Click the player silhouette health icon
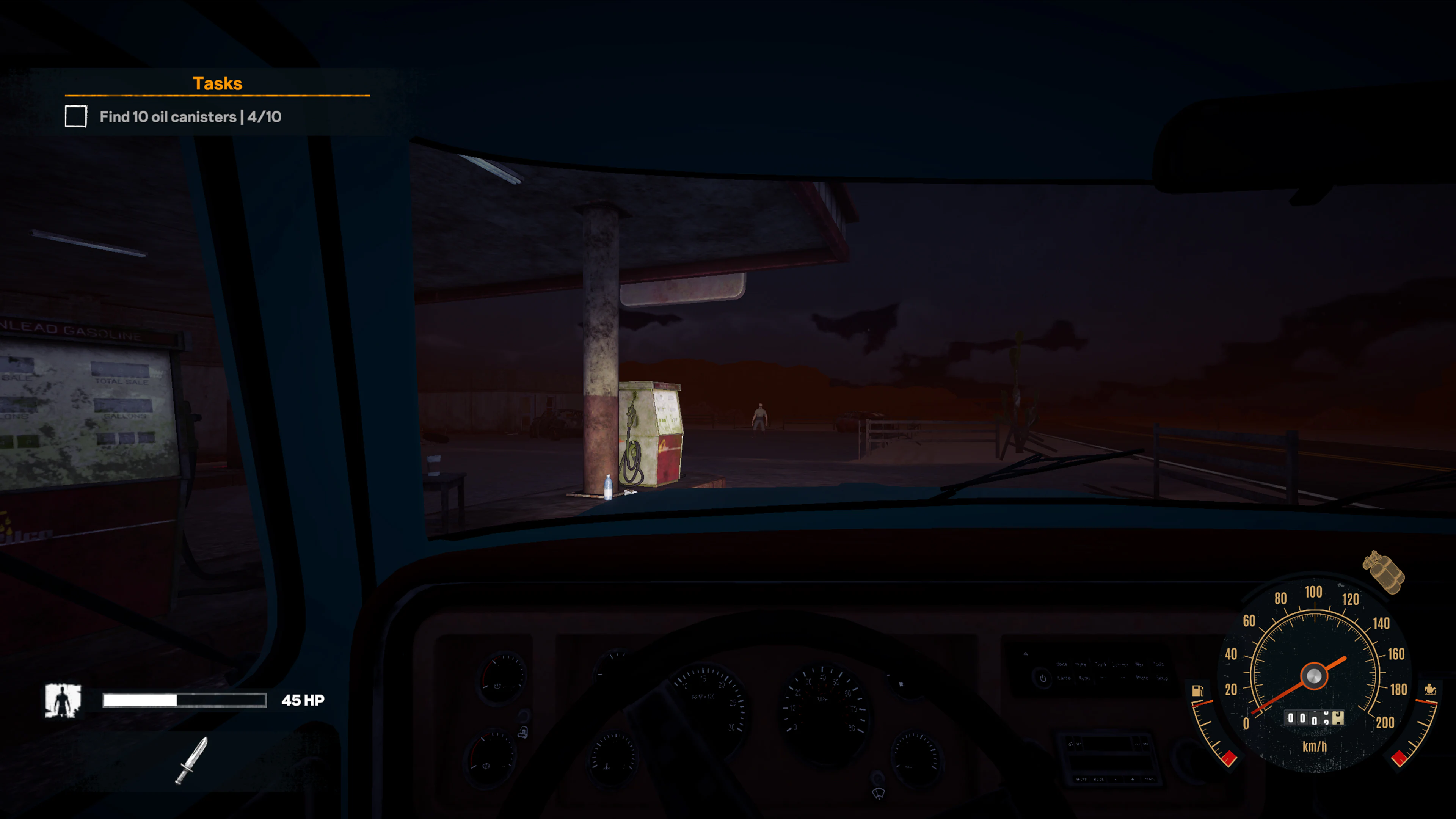Screen dimensions: 1456x819 click(x=63, y=700)
